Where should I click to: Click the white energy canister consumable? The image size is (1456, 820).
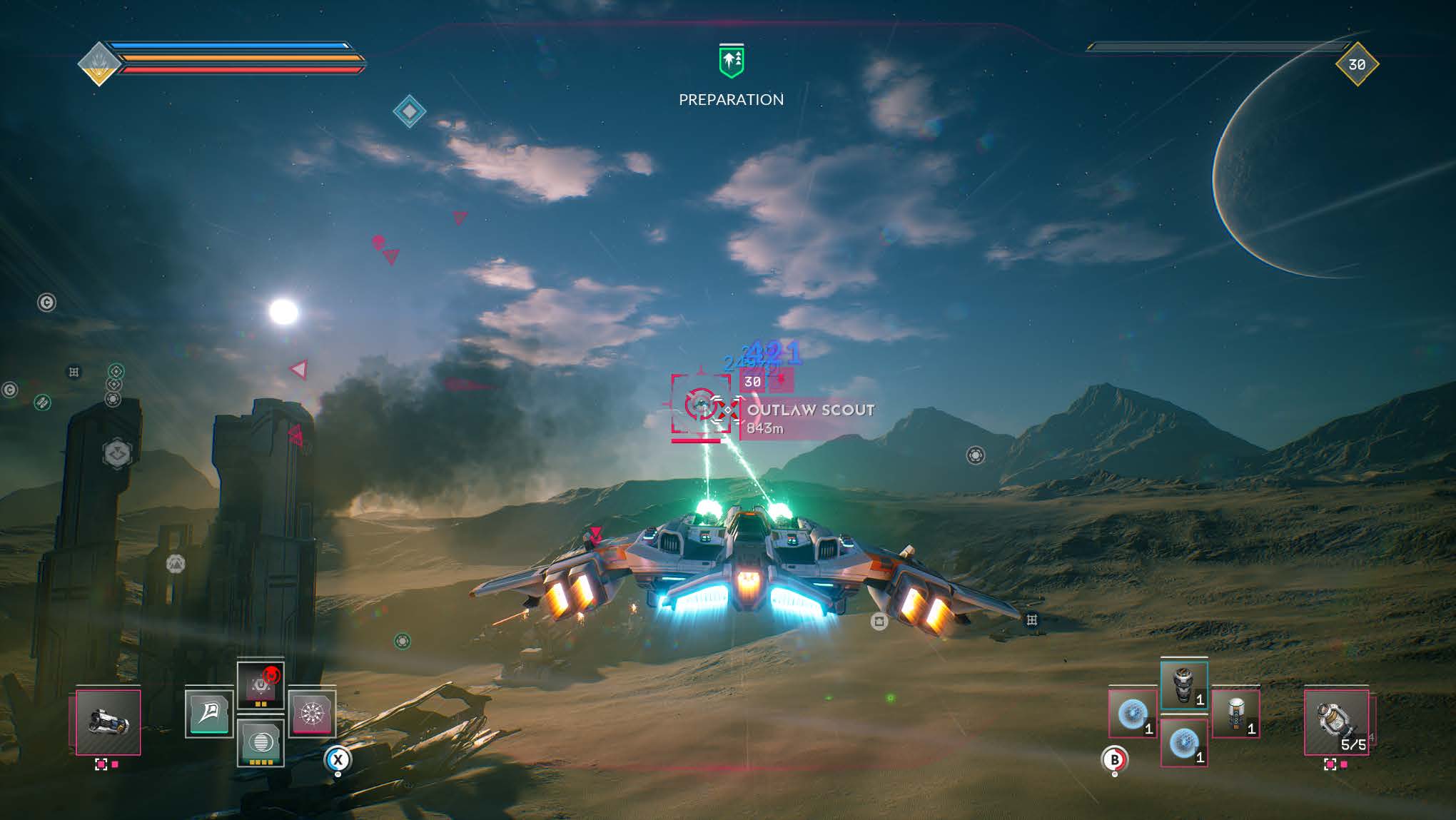(1238, 714)
